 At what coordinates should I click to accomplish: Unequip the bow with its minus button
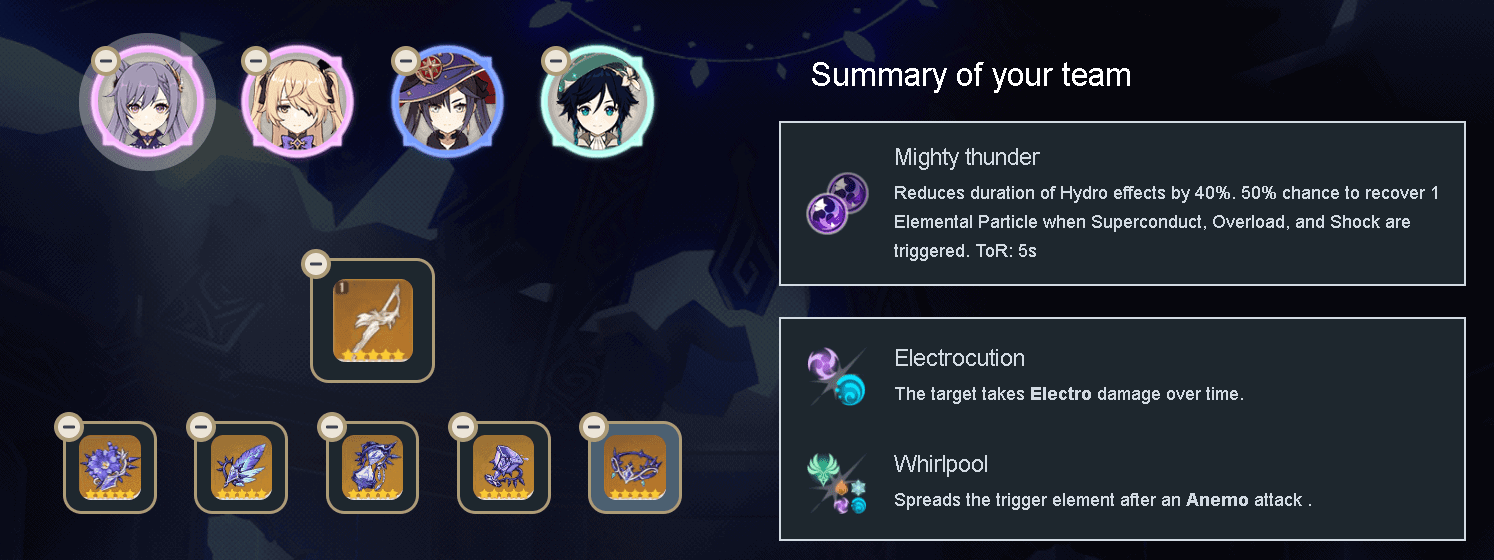click(316, 264)
